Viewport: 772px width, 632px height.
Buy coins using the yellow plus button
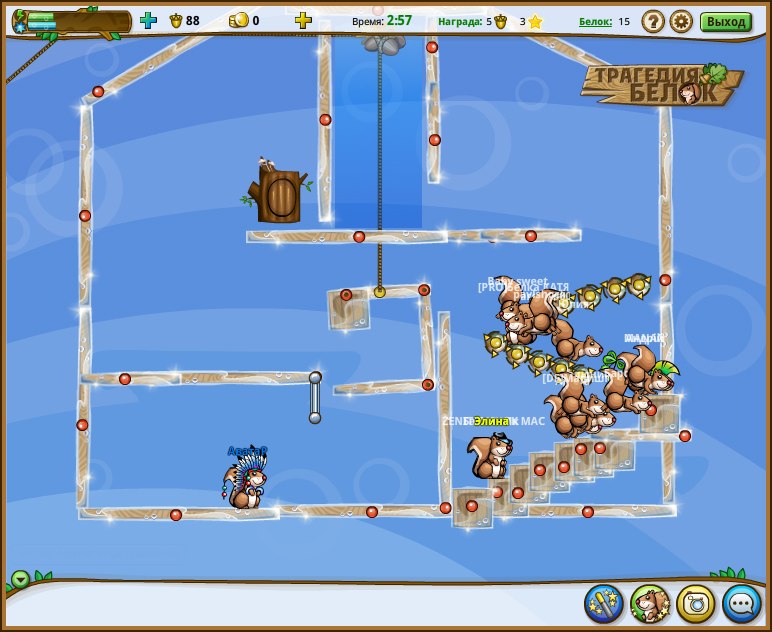coord(304,20)
